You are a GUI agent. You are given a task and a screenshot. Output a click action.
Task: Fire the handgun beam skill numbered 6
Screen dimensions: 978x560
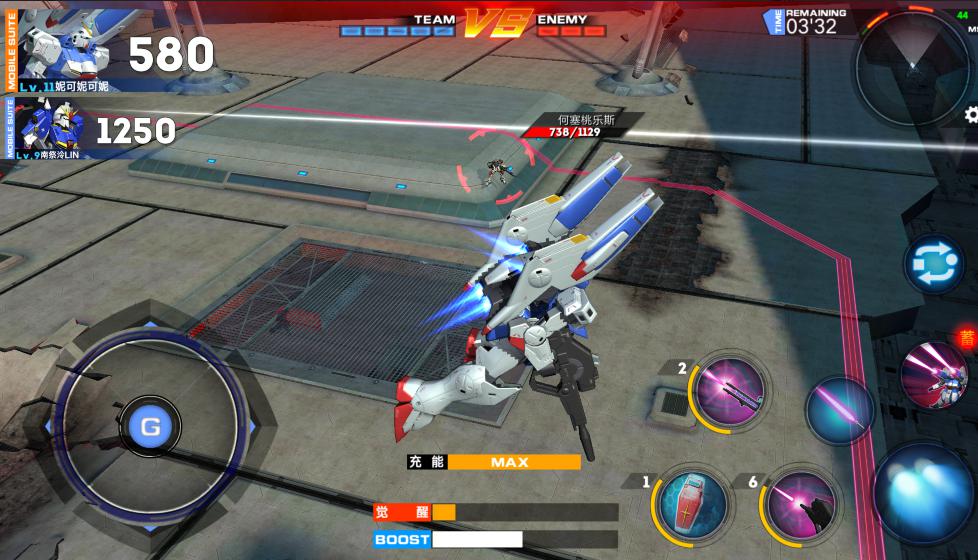pos(803,502)
